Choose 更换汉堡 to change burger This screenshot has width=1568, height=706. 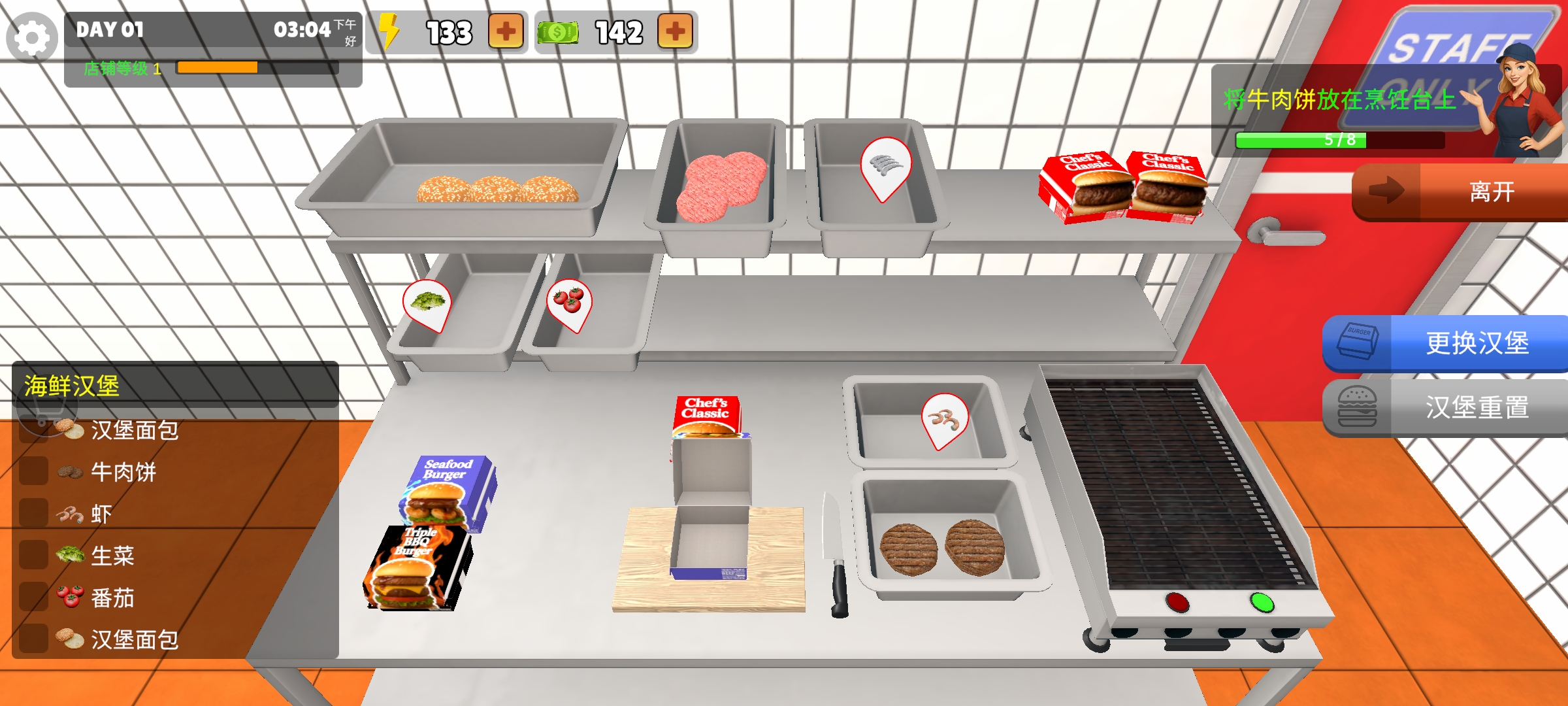1446,343
